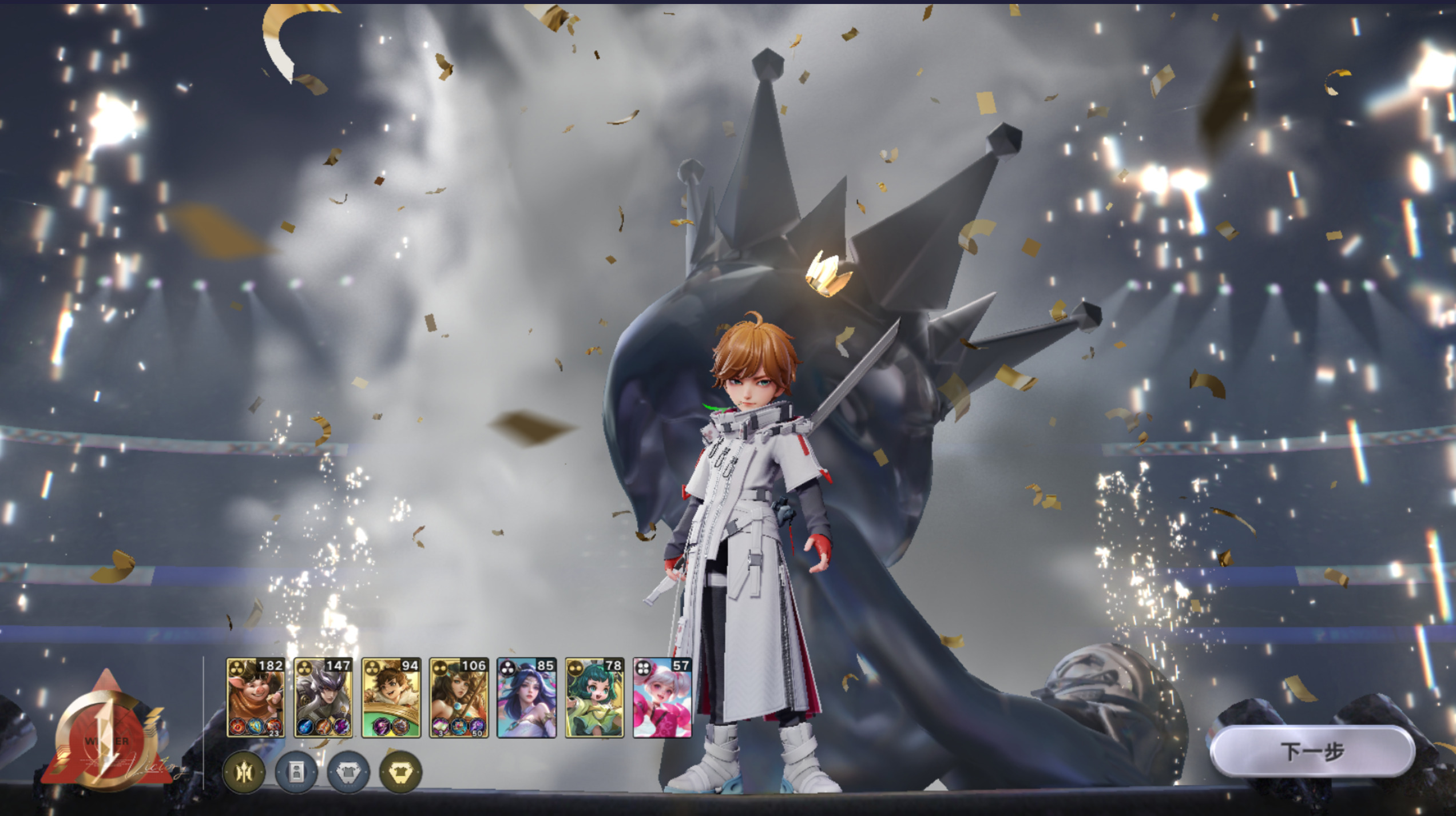This screenshot has height=816, width=1456.
Task: Continue with the 下一步 button
Action: click(x=1312, y=751)
